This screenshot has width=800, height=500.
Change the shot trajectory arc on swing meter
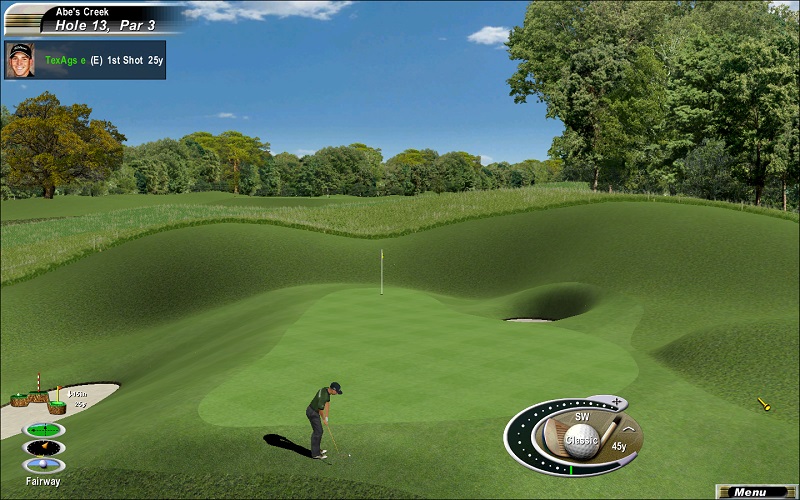[629, 430]
